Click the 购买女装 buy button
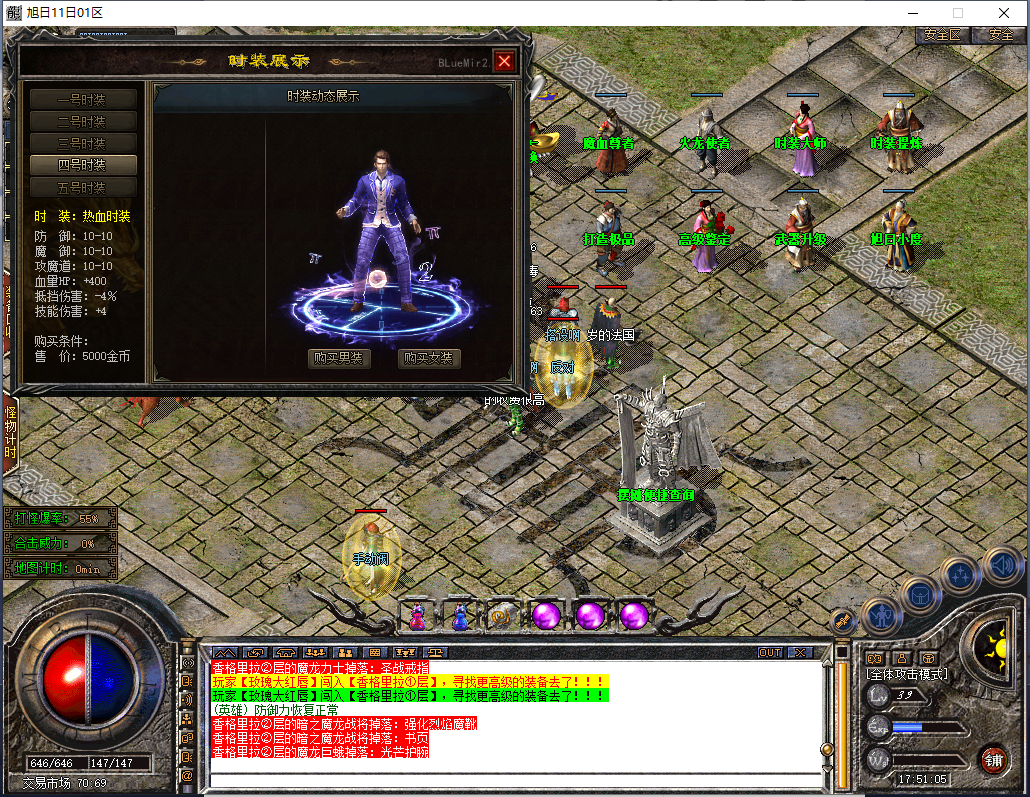 [430, 358]
